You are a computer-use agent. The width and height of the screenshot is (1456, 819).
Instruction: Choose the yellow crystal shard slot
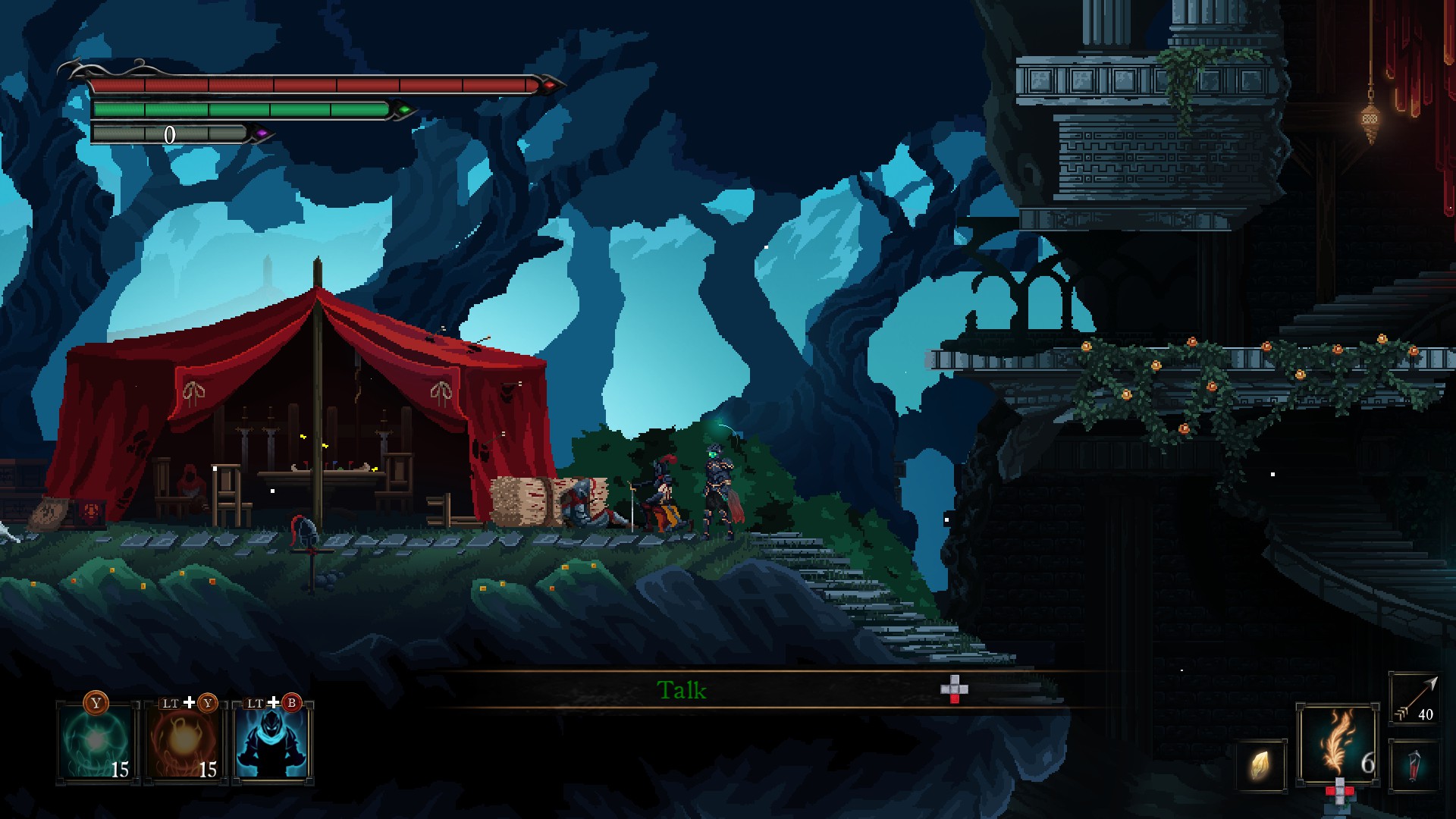tap(1261, 766)
